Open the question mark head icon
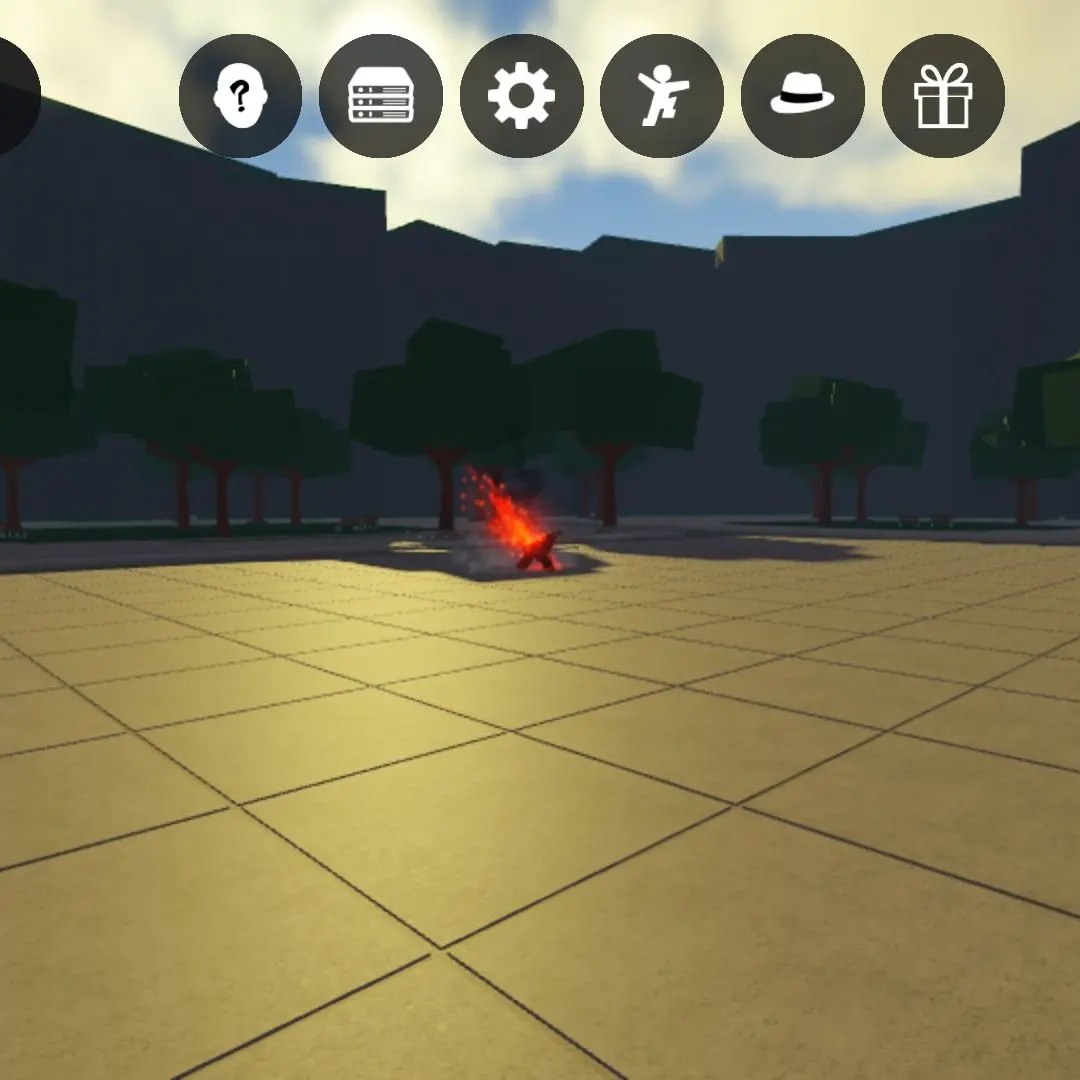 point(240,96)
